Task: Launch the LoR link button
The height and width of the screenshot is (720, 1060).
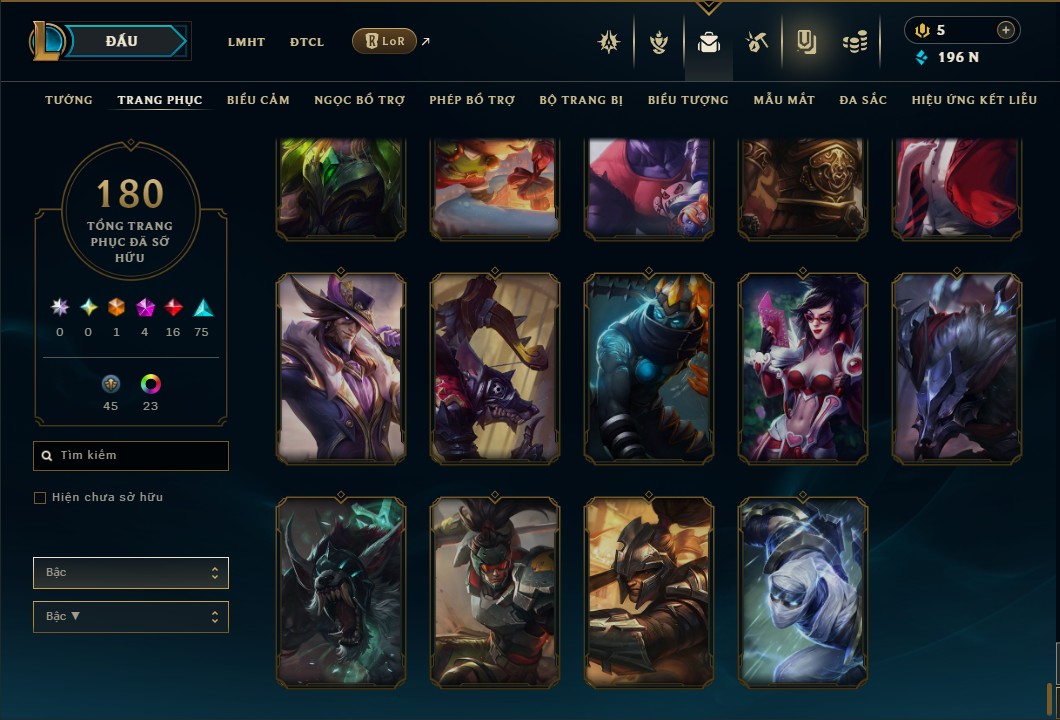Action: point(385,41)
